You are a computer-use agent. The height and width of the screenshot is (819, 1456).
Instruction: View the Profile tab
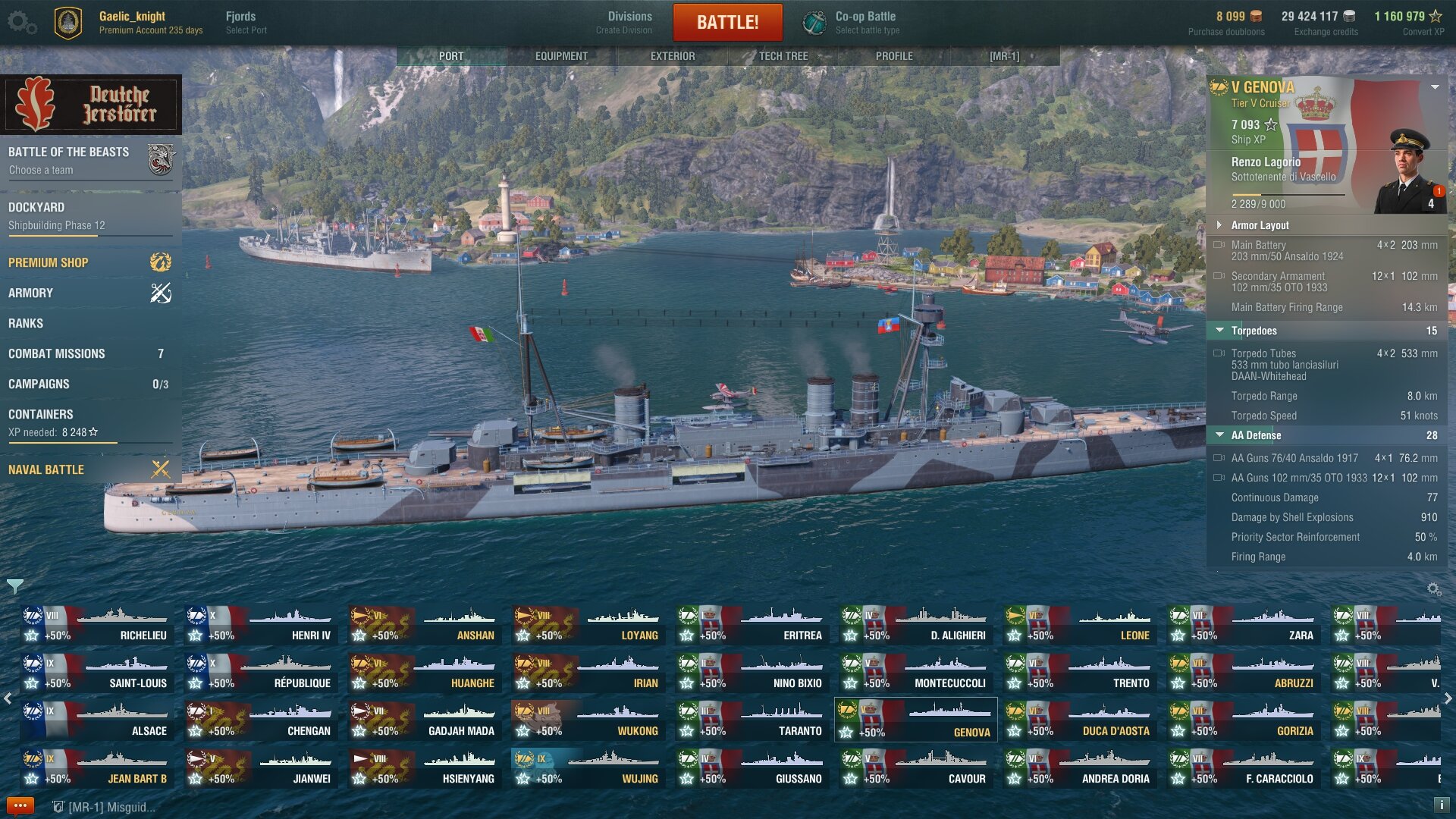(x=894, y=56)
